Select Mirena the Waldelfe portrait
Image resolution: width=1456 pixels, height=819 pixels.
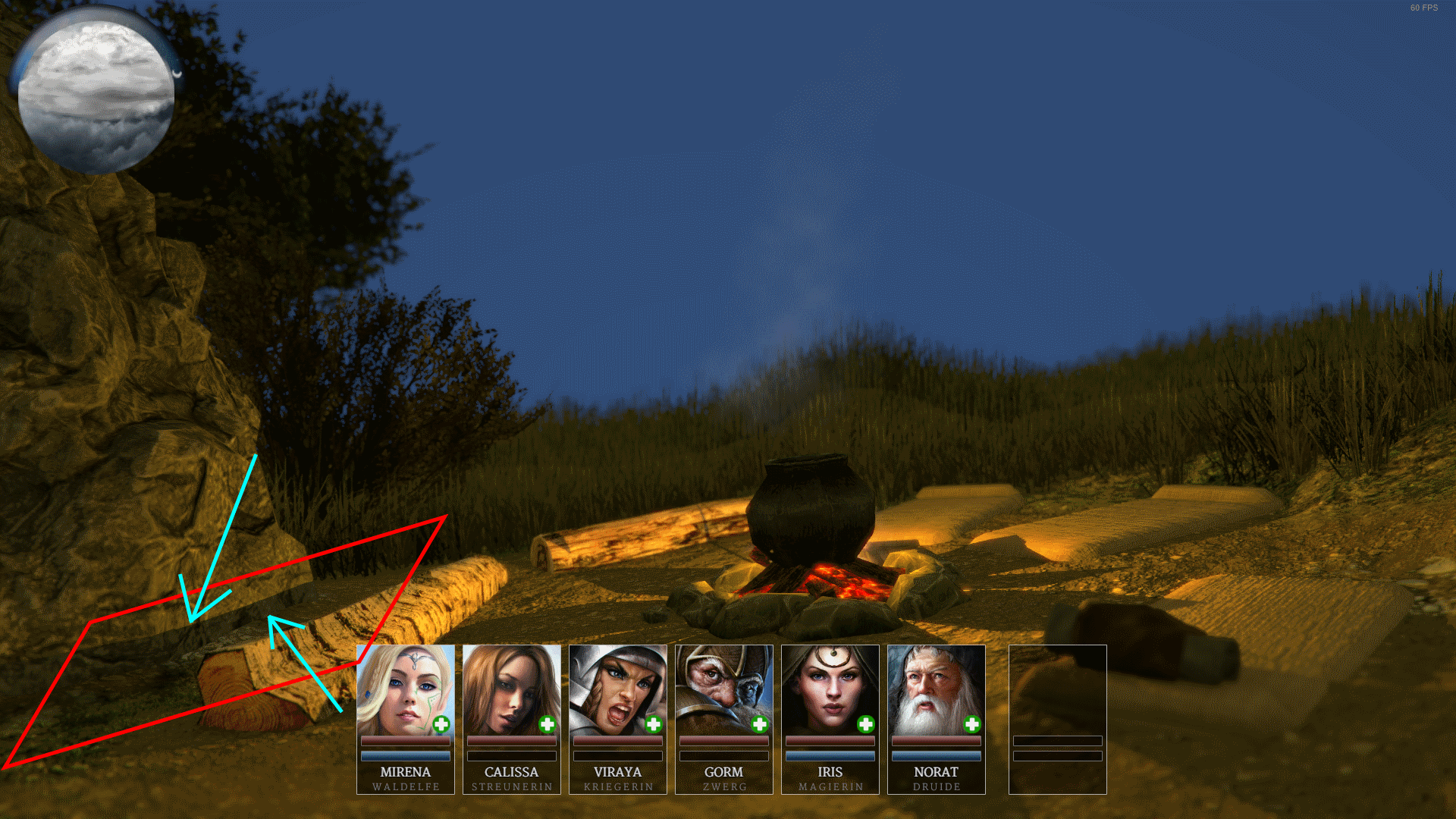point(405,689)
